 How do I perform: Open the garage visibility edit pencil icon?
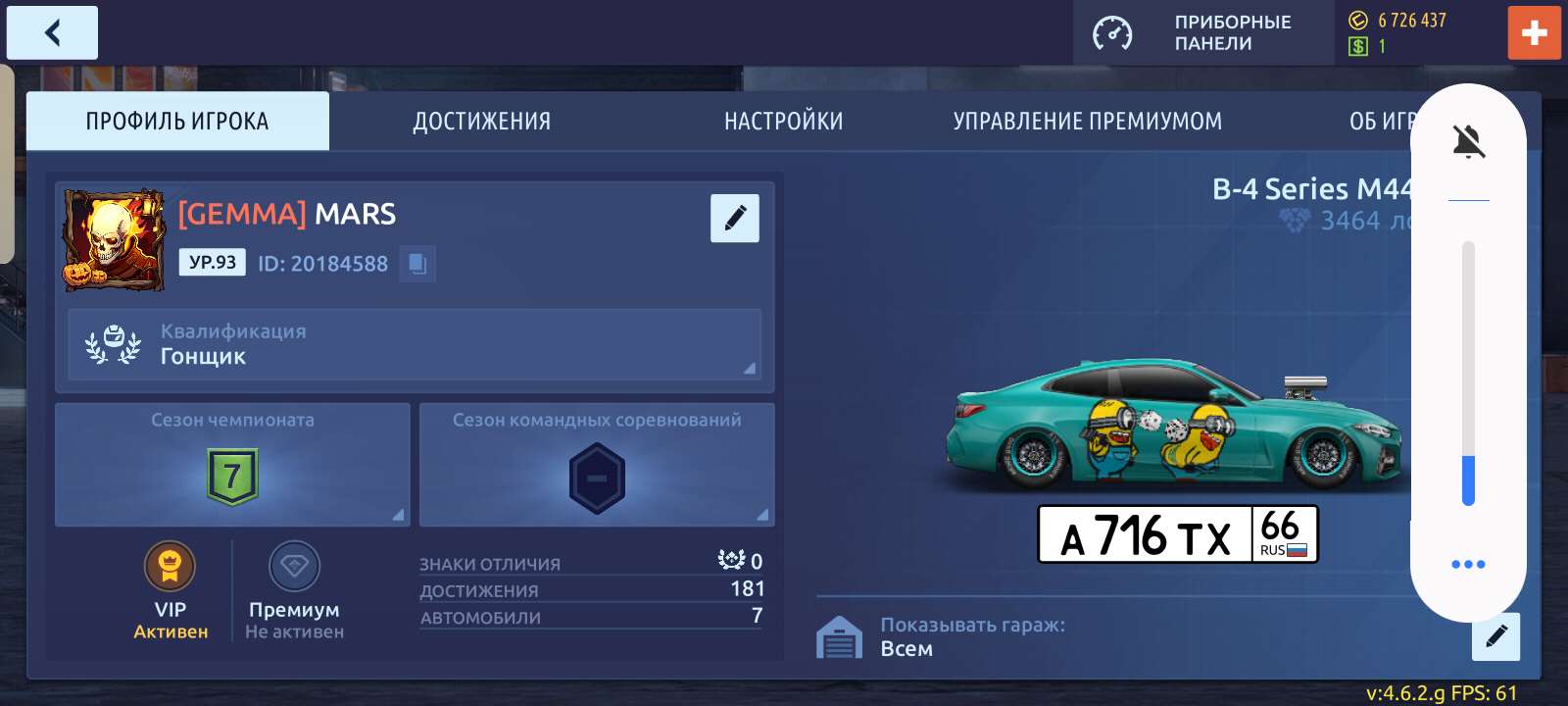pos(1494,635)
